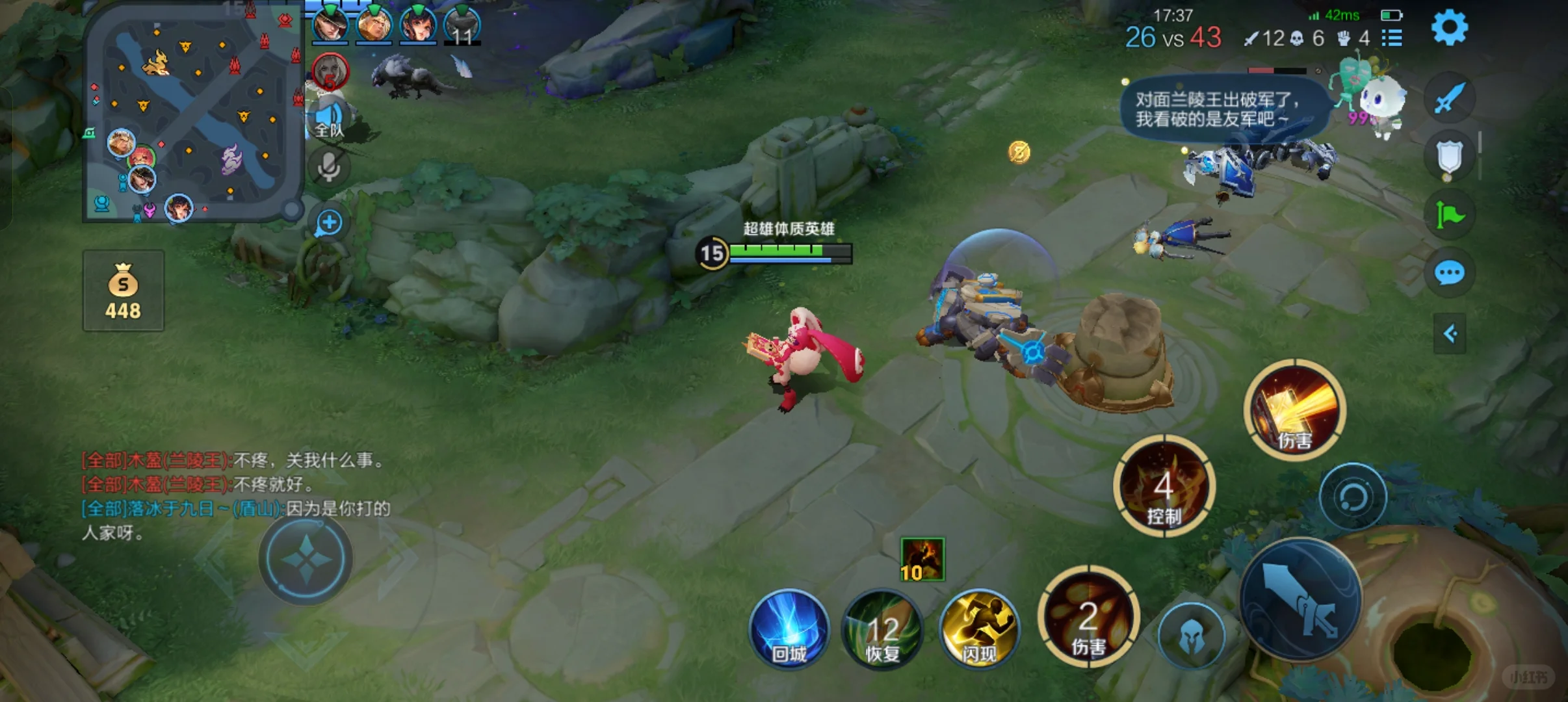Open the settings gear menu
The image size is (1568, 702).
tap(1449, 28)
